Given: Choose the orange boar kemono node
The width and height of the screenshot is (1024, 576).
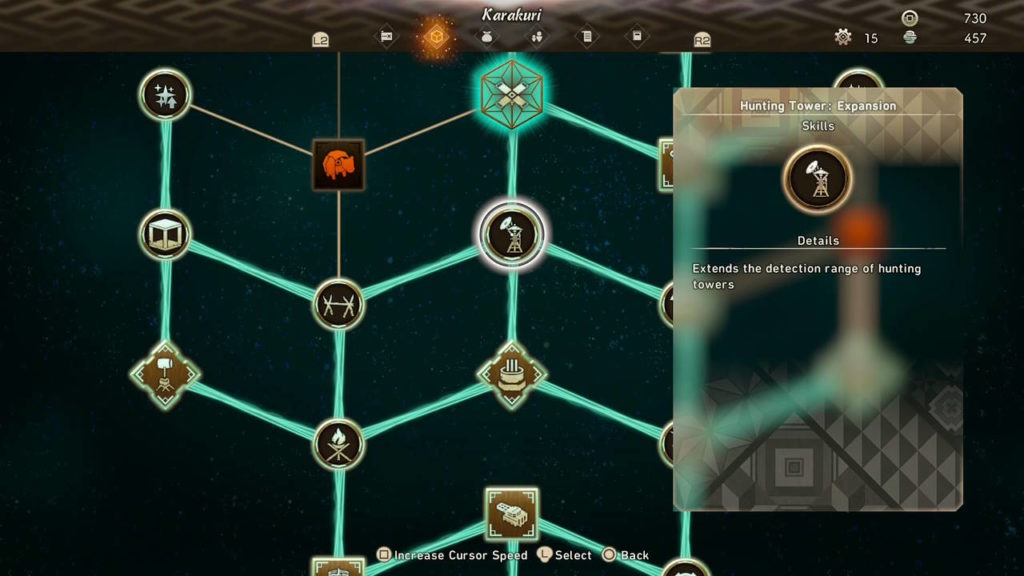Looking at the screenshot, I should (x=338, y=165).
